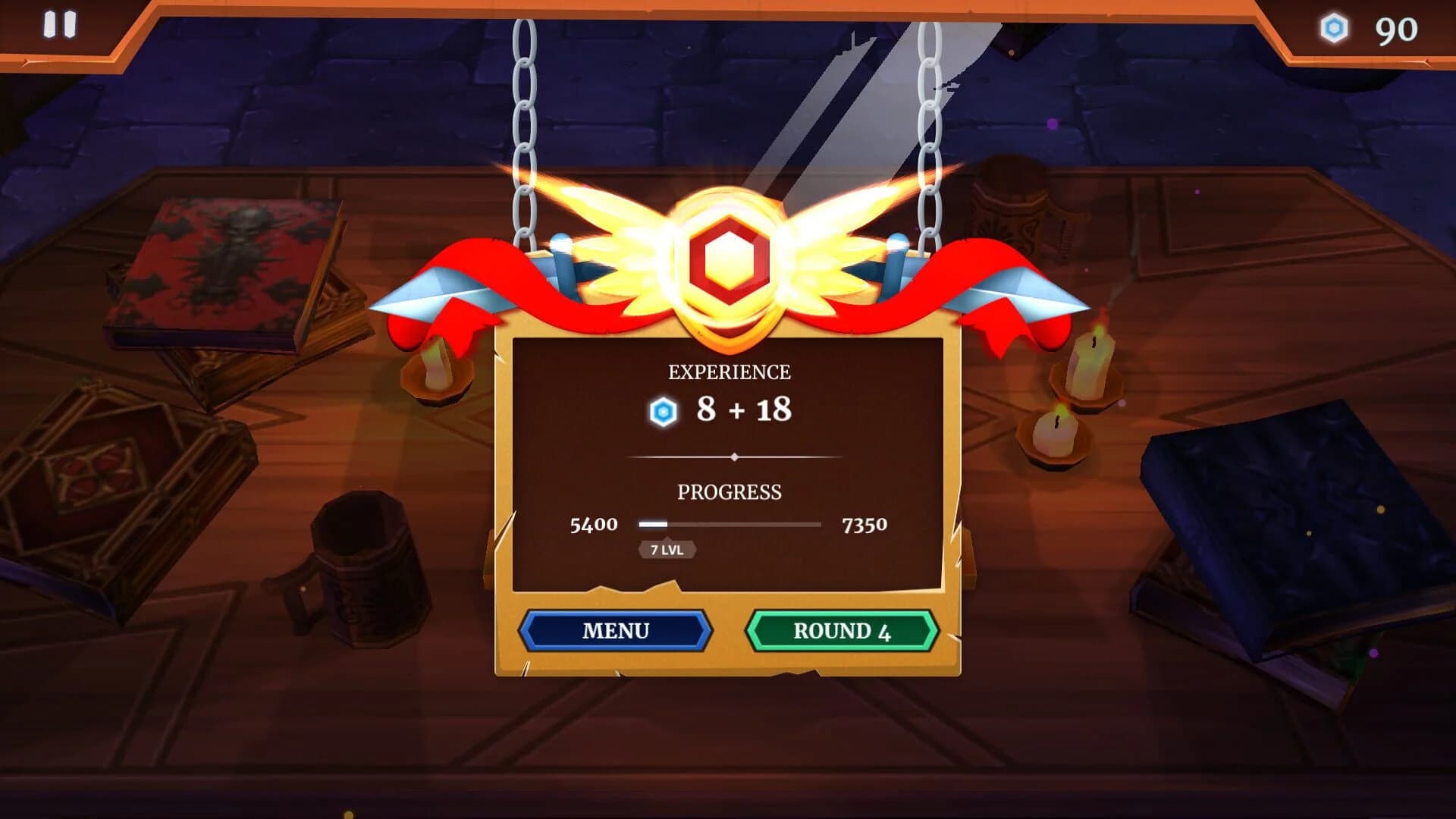Expand the Progress section
The height and width of the screenshot is (819, 1456).
pos(730,492)
